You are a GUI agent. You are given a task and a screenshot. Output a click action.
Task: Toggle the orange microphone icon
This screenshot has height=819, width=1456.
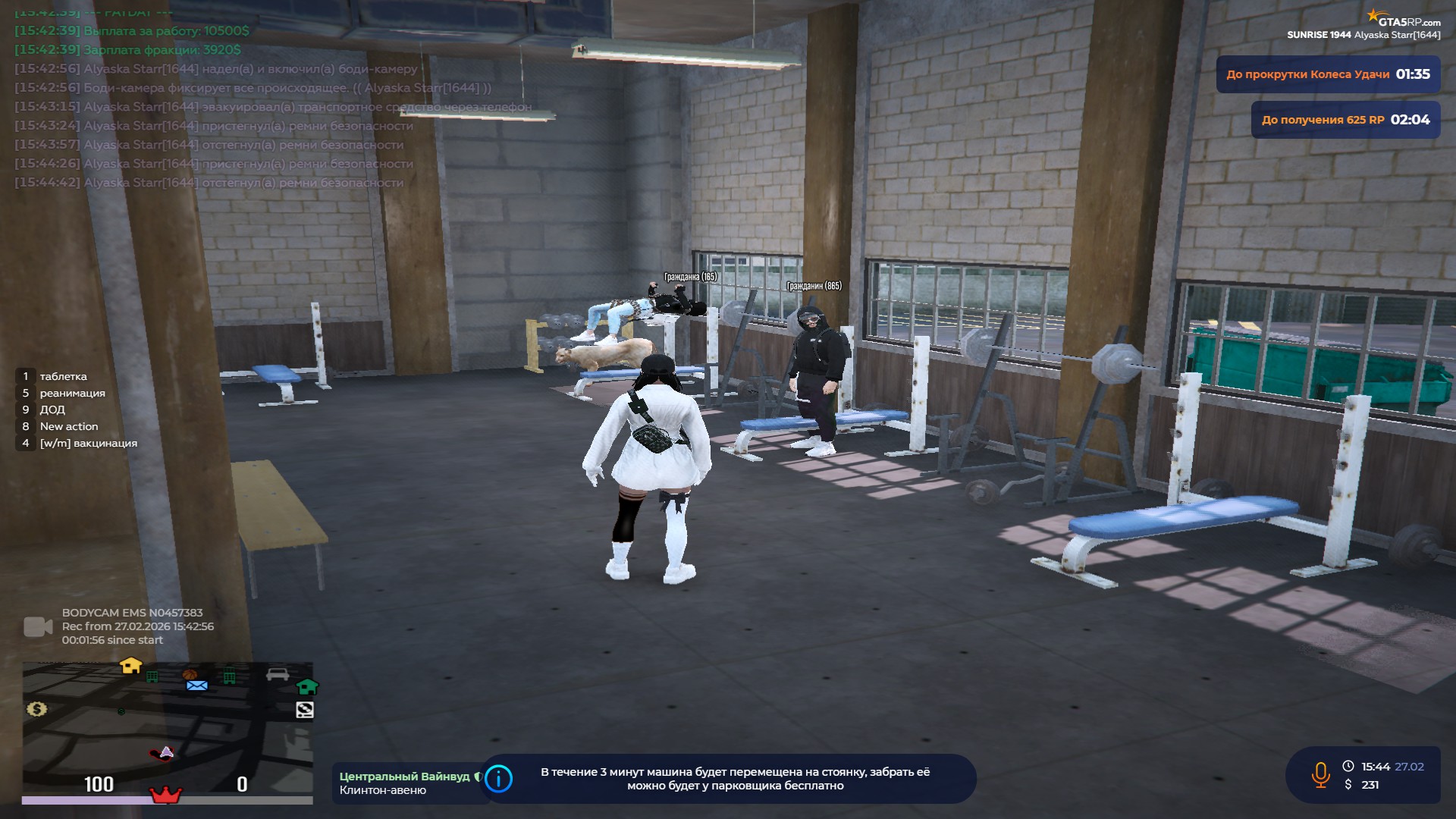[1320, 775]
